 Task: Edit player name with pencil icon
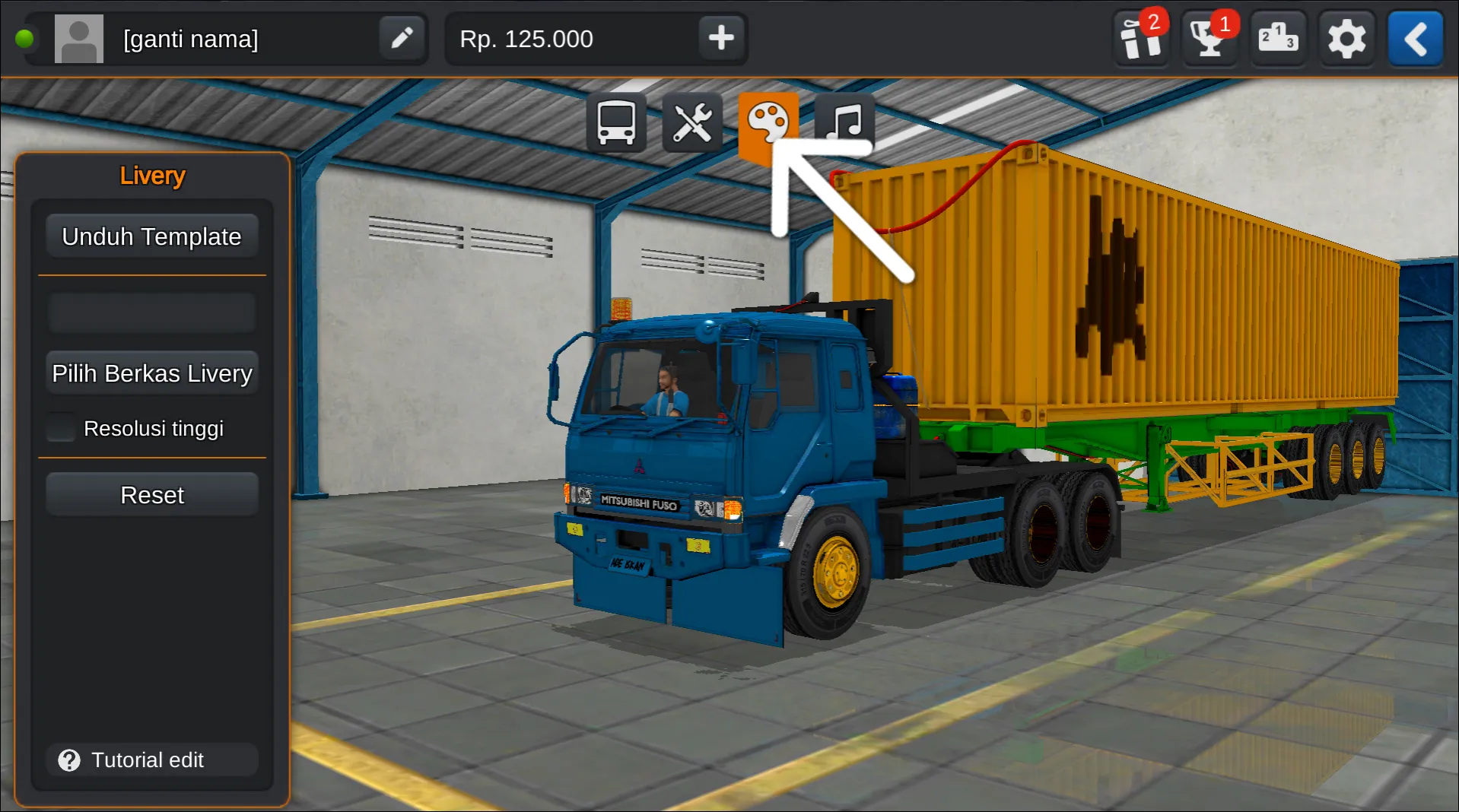[402, 38]
